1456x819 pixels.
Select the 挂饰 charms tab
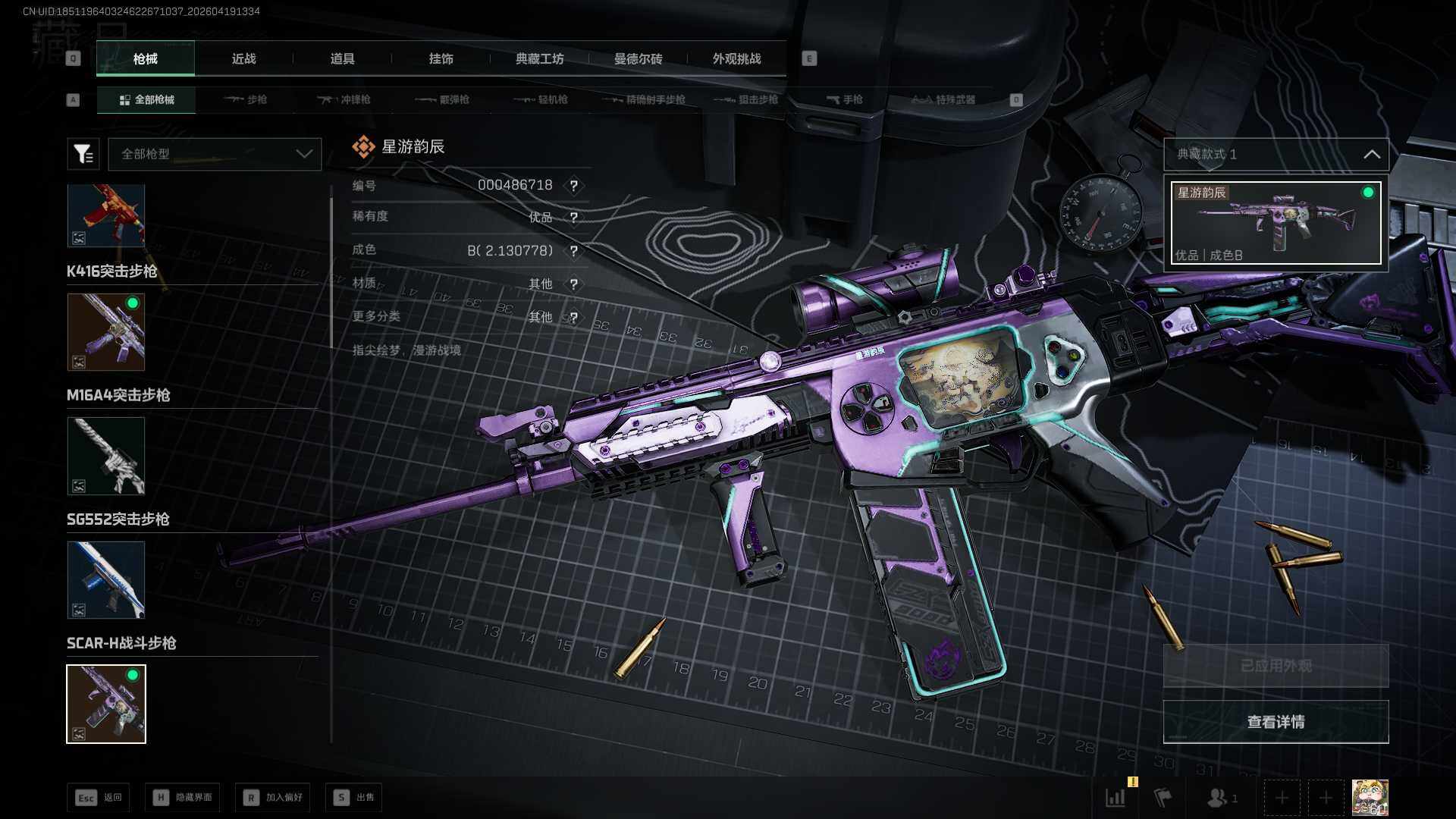tap(441, 59)
